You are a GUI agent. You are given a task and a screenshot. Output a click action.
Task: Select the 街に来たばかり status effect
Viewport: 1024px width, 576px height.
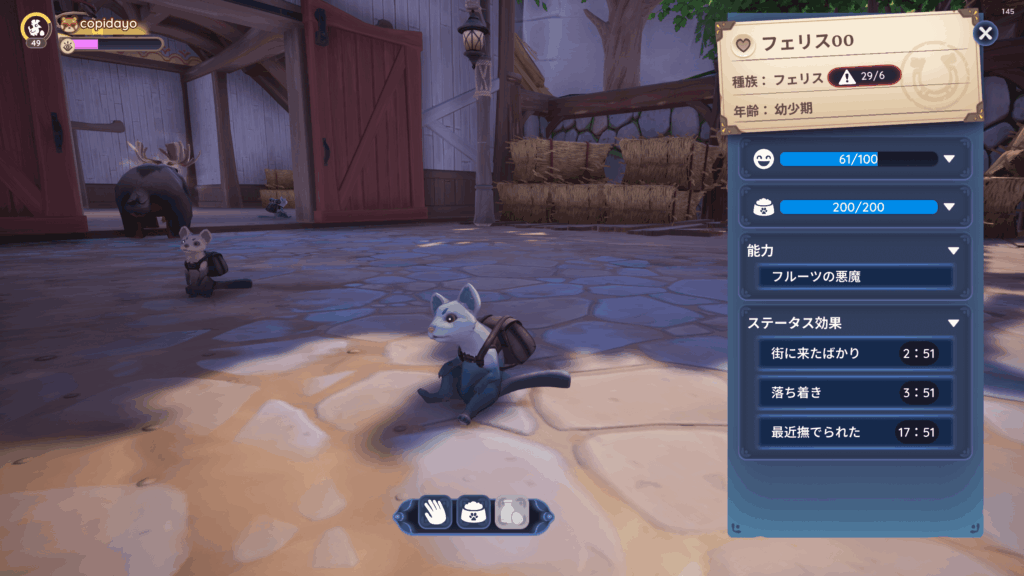click(855, 353)
